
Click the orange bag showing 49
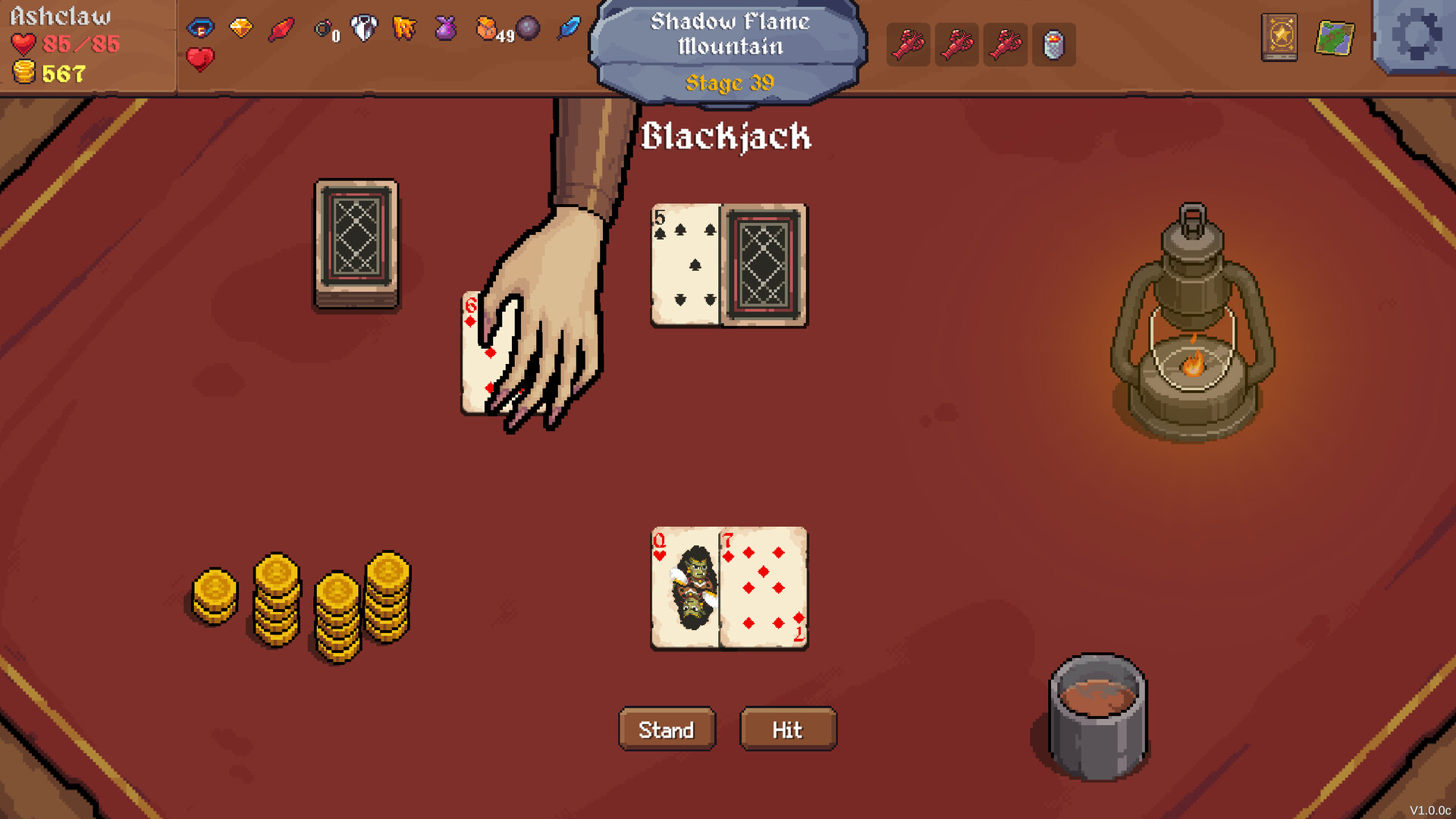coord(486,27)
